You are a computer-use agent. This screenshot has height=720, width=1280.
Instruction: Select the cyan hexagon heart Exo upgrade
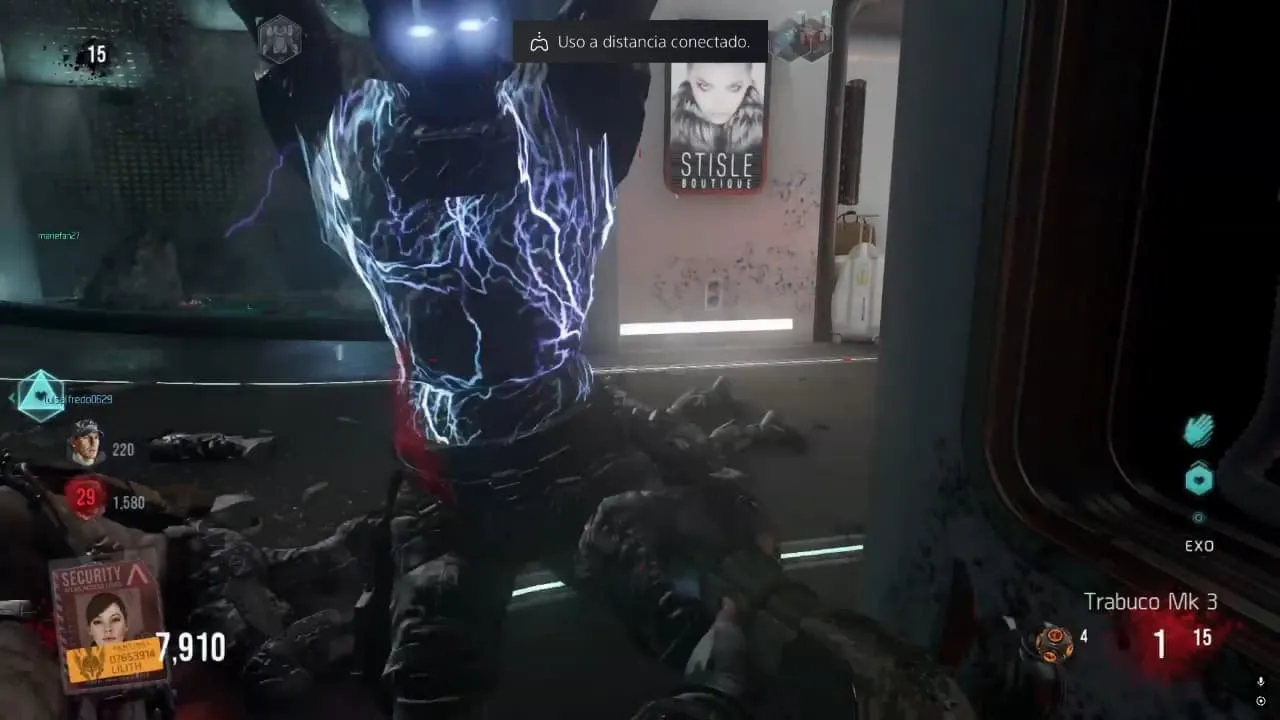1199,480
